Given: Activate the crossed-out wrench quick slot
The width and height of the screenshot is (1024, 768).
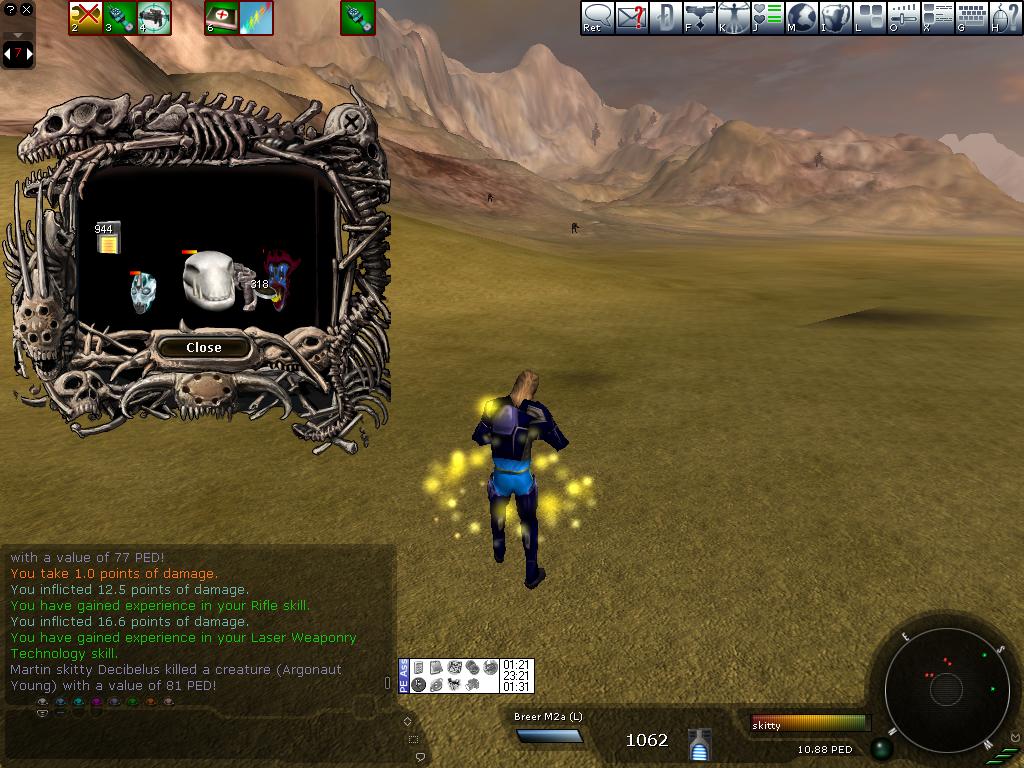Looking at the screenshot, I should (85, 17).
